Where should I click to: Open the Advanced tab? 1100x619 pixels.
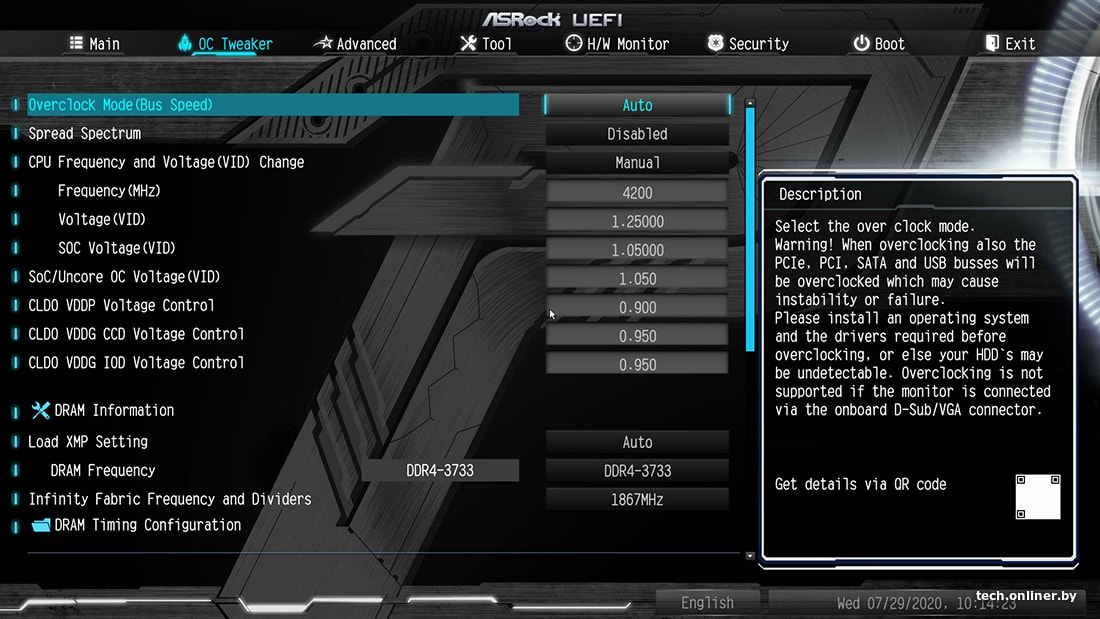[x=356, y=44]
